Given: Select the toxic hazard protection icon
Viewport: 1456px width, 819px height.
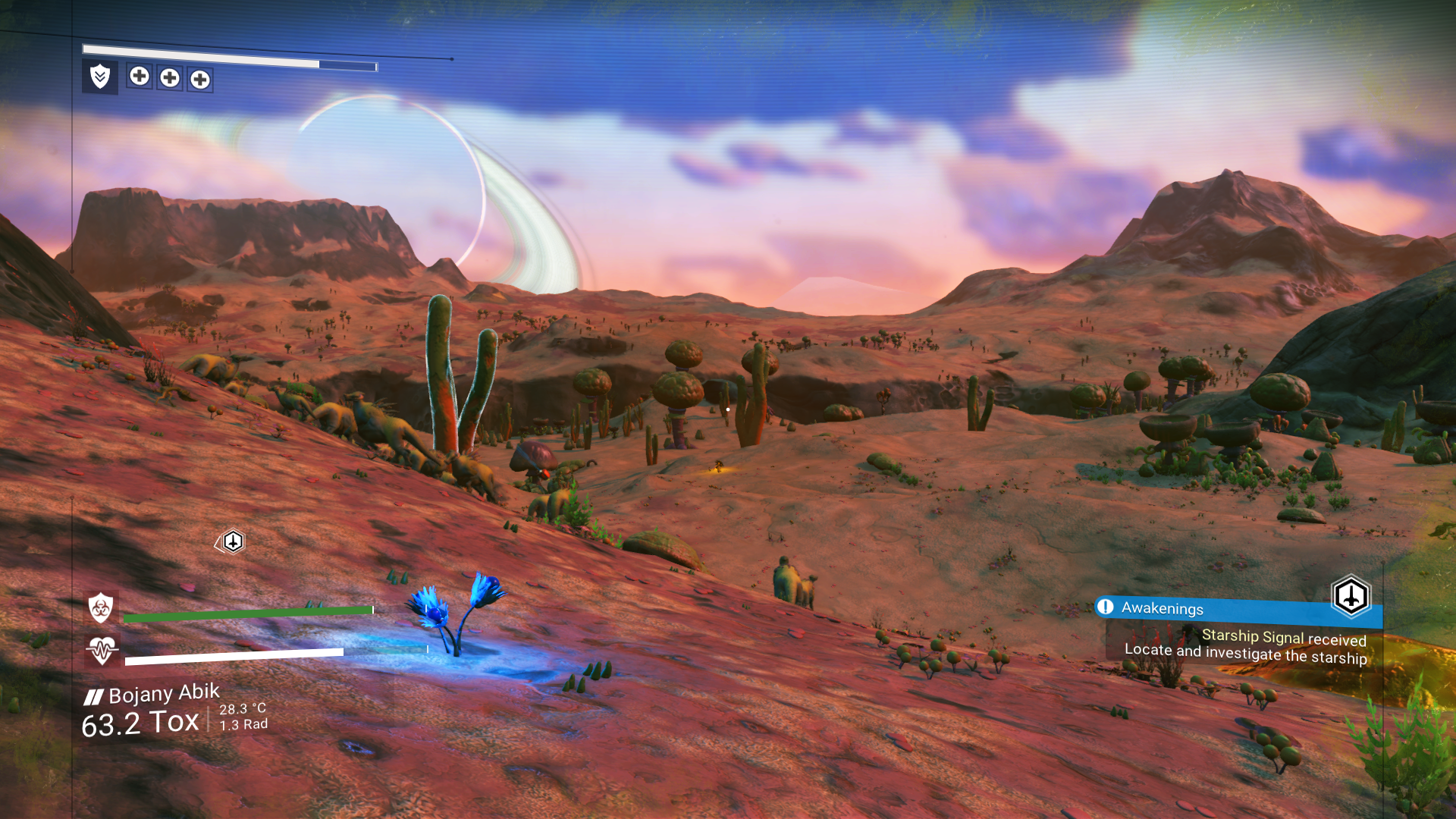Looking at the screenshot, I should click(101, 607).
